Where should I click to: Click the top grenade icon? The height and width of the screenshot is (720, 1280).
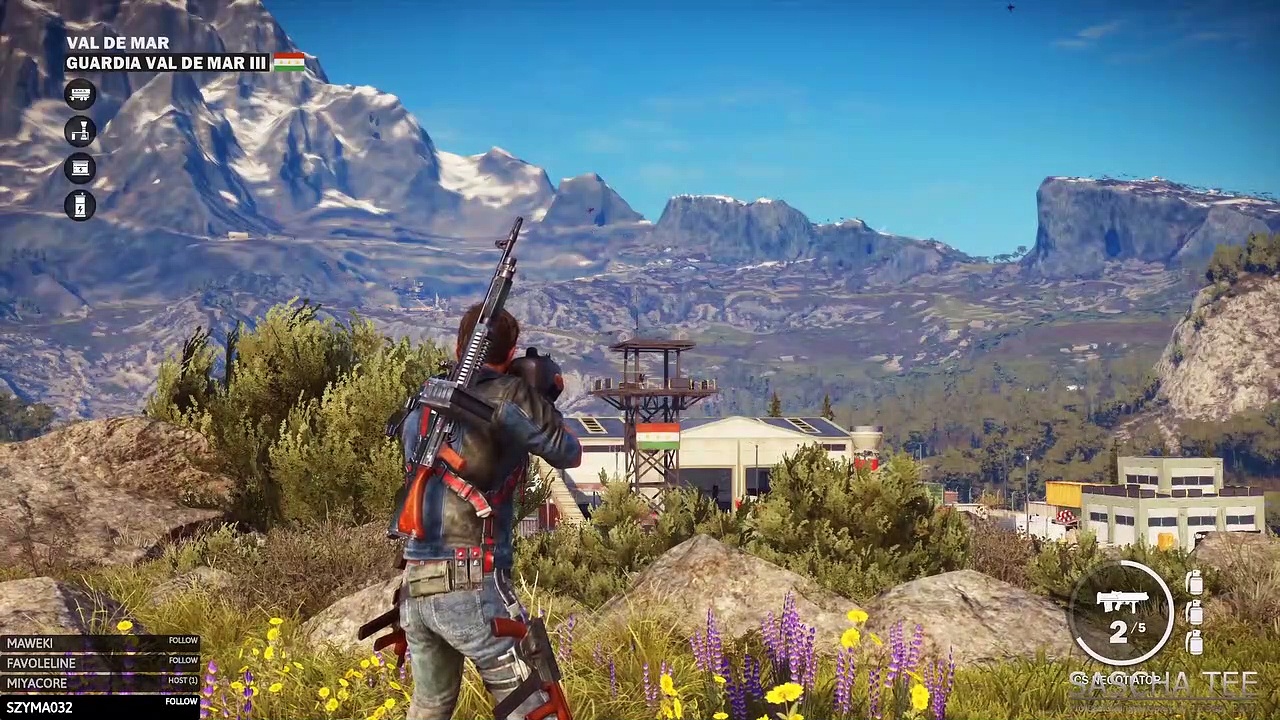click(x=1194, y=584)
